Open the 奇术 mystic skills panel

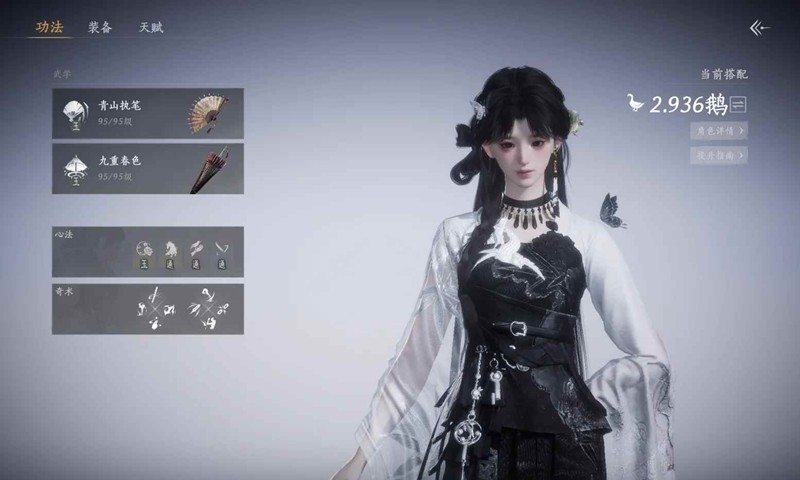tap(148, 309)
